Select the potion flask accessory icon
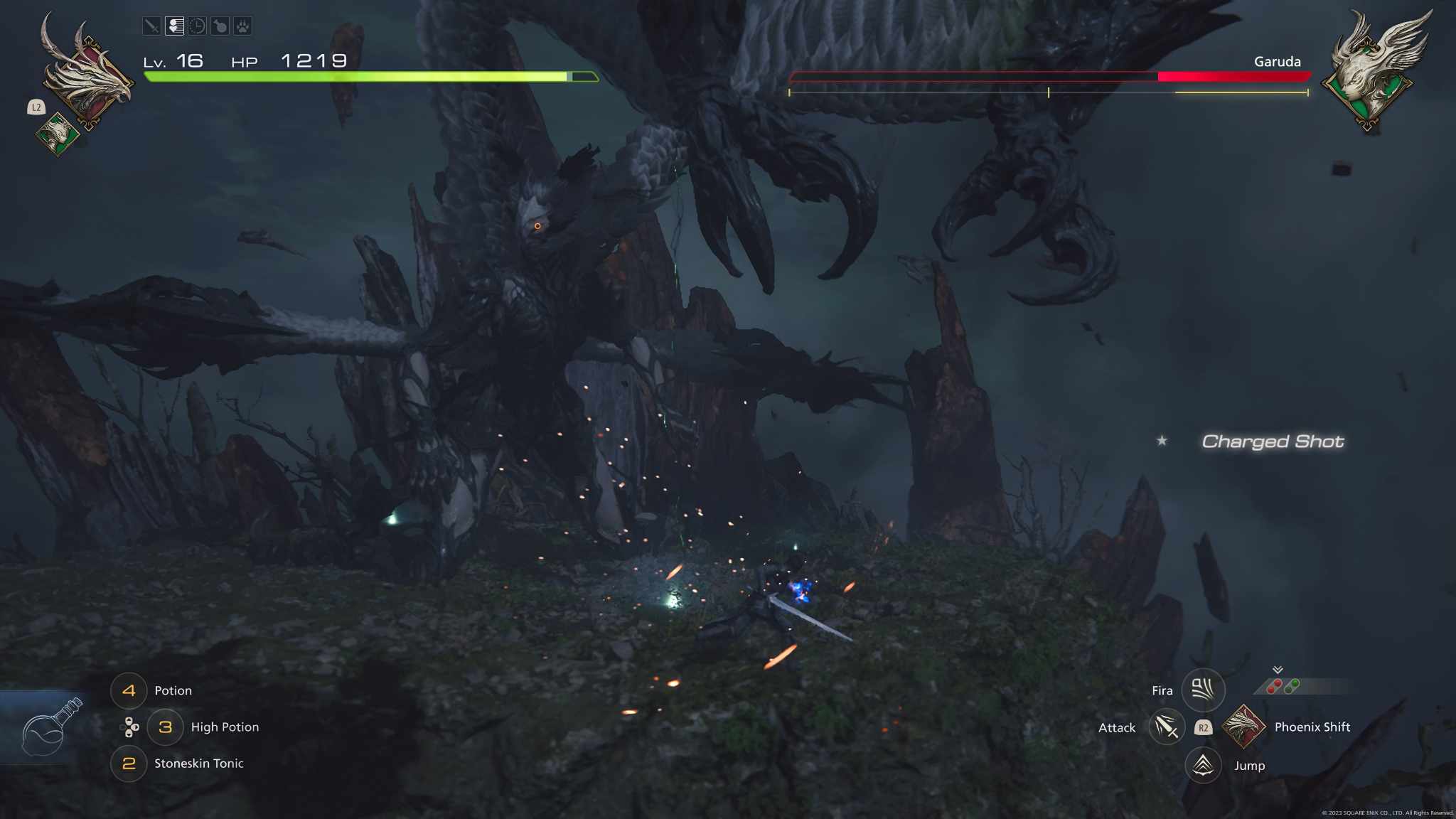The image size is (1456, 819). point(220,26)
